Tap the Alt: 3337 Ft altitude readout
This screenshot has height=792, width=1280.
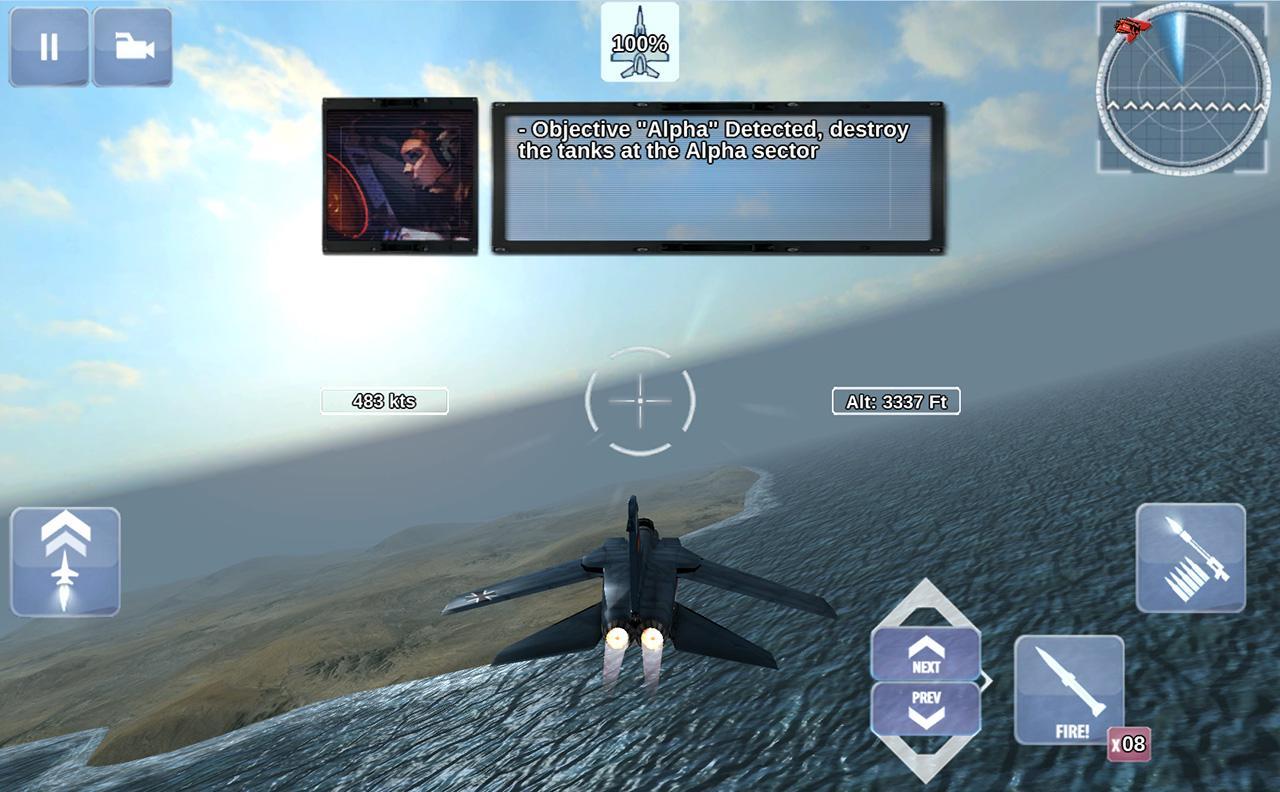point(895,401)
